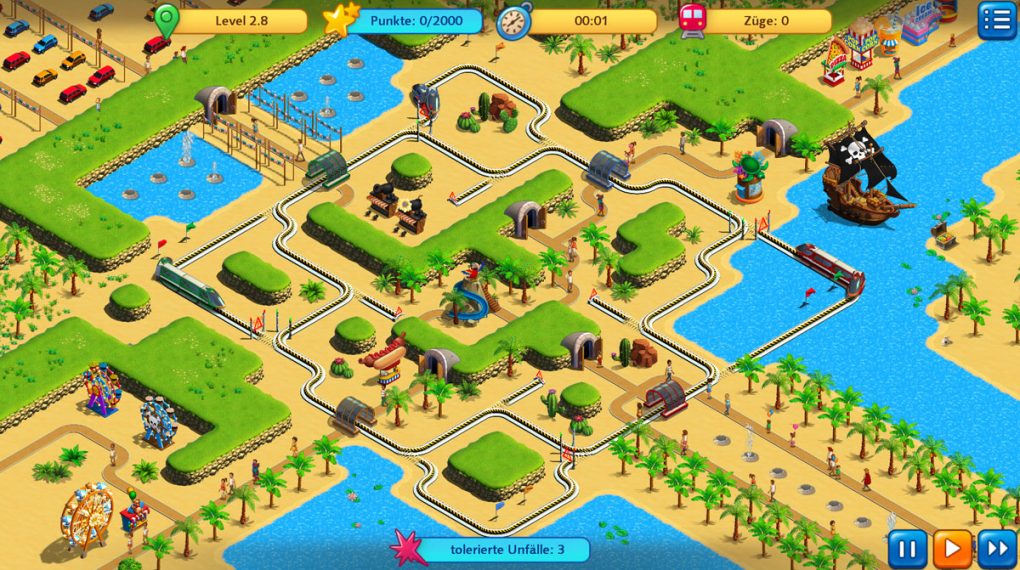Viewport: 1020px width, 570px height.
Task: Start trains with the orange play button
Action: 952,549
